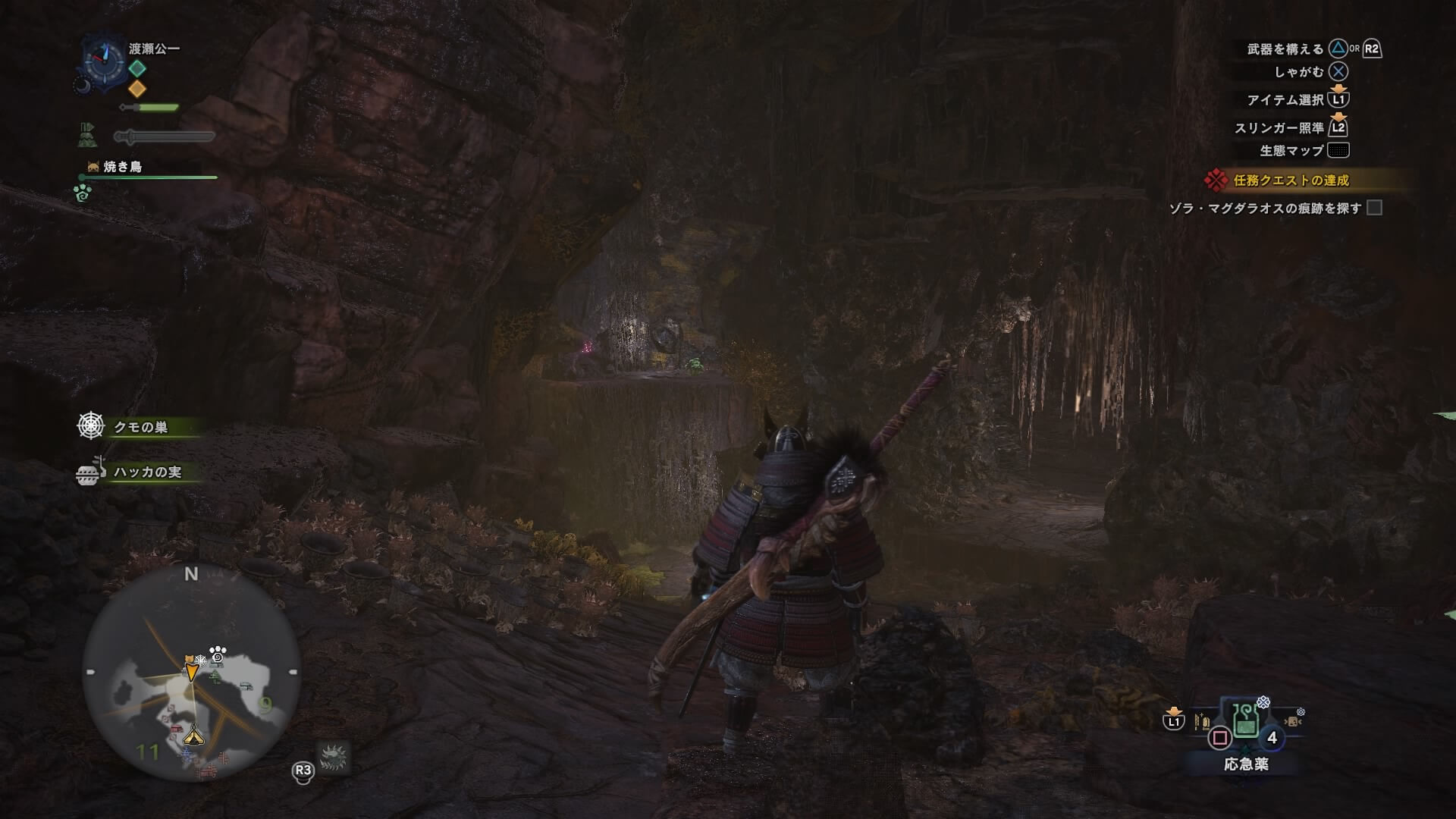Choose the ハッカの実 gathering entry
The image size is (1456, 819).
[147, 472]
